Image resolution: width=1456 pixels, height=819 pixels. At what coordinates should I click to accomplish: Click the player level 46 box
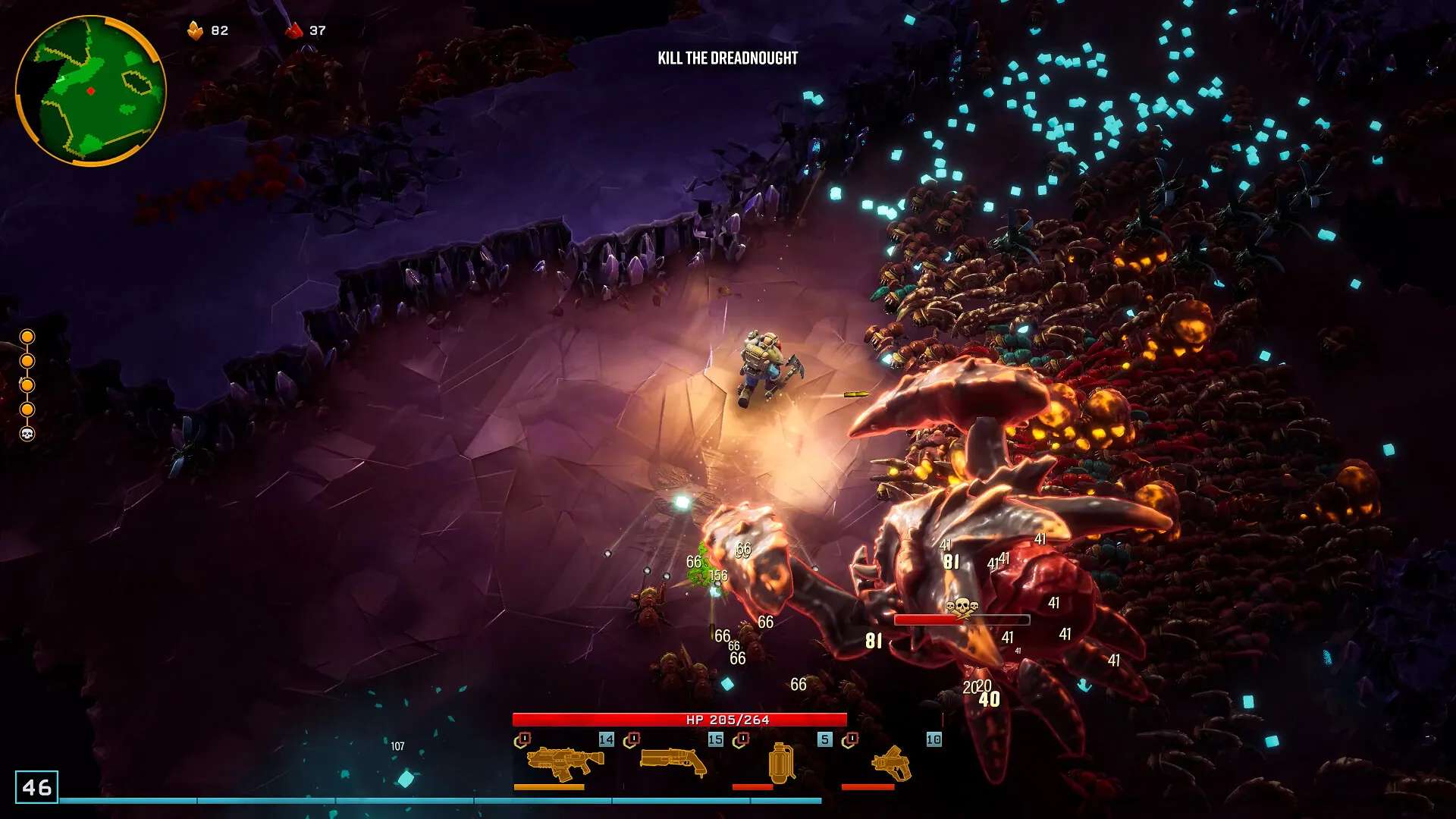coord(36,787)
